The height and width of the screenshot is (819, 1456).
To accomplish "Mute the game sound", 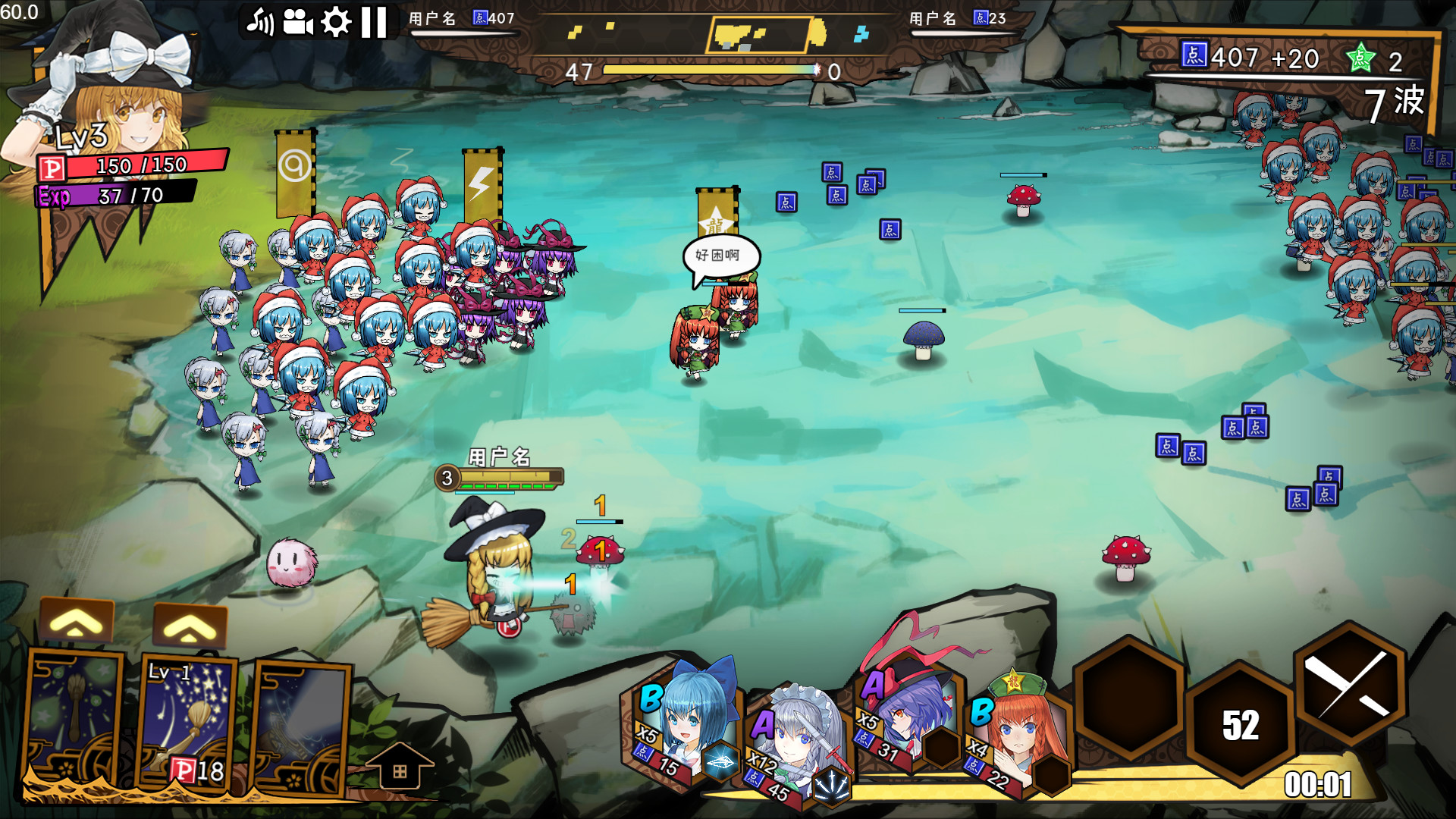I will [262, 20].
